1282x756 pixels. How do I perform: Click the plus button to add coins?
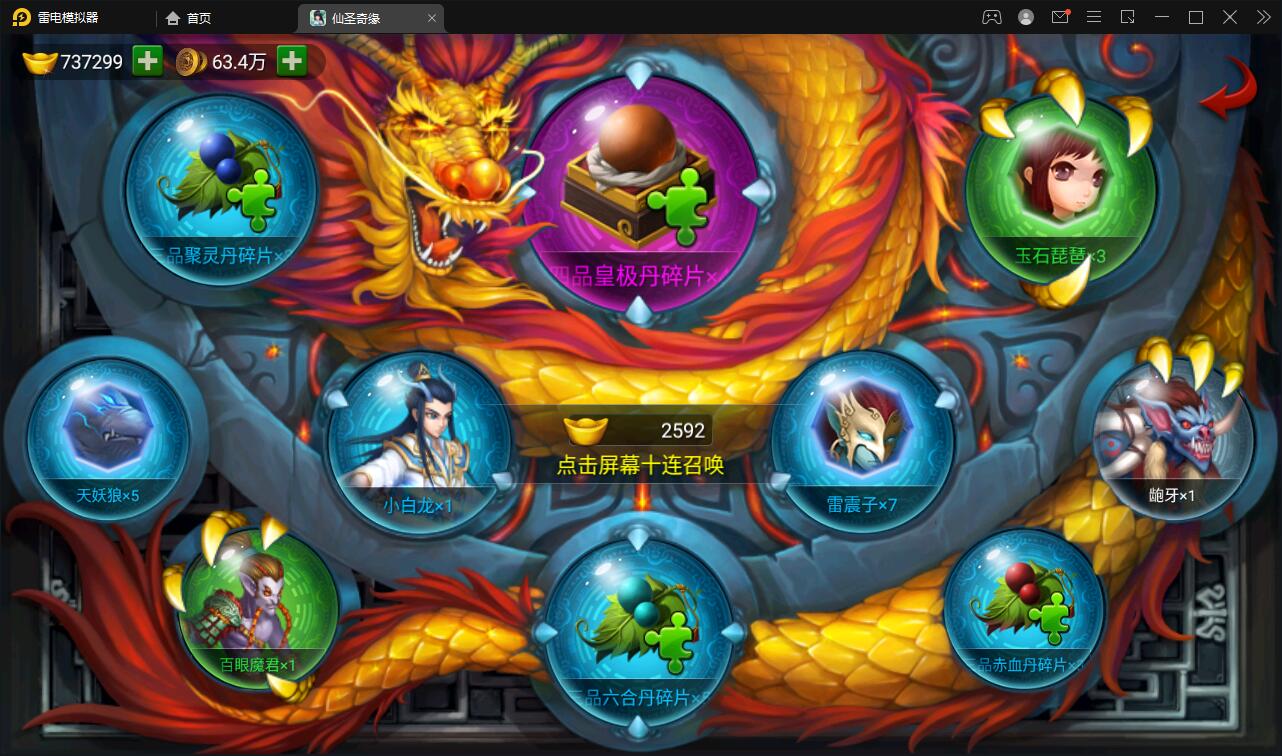click(290, 61)
